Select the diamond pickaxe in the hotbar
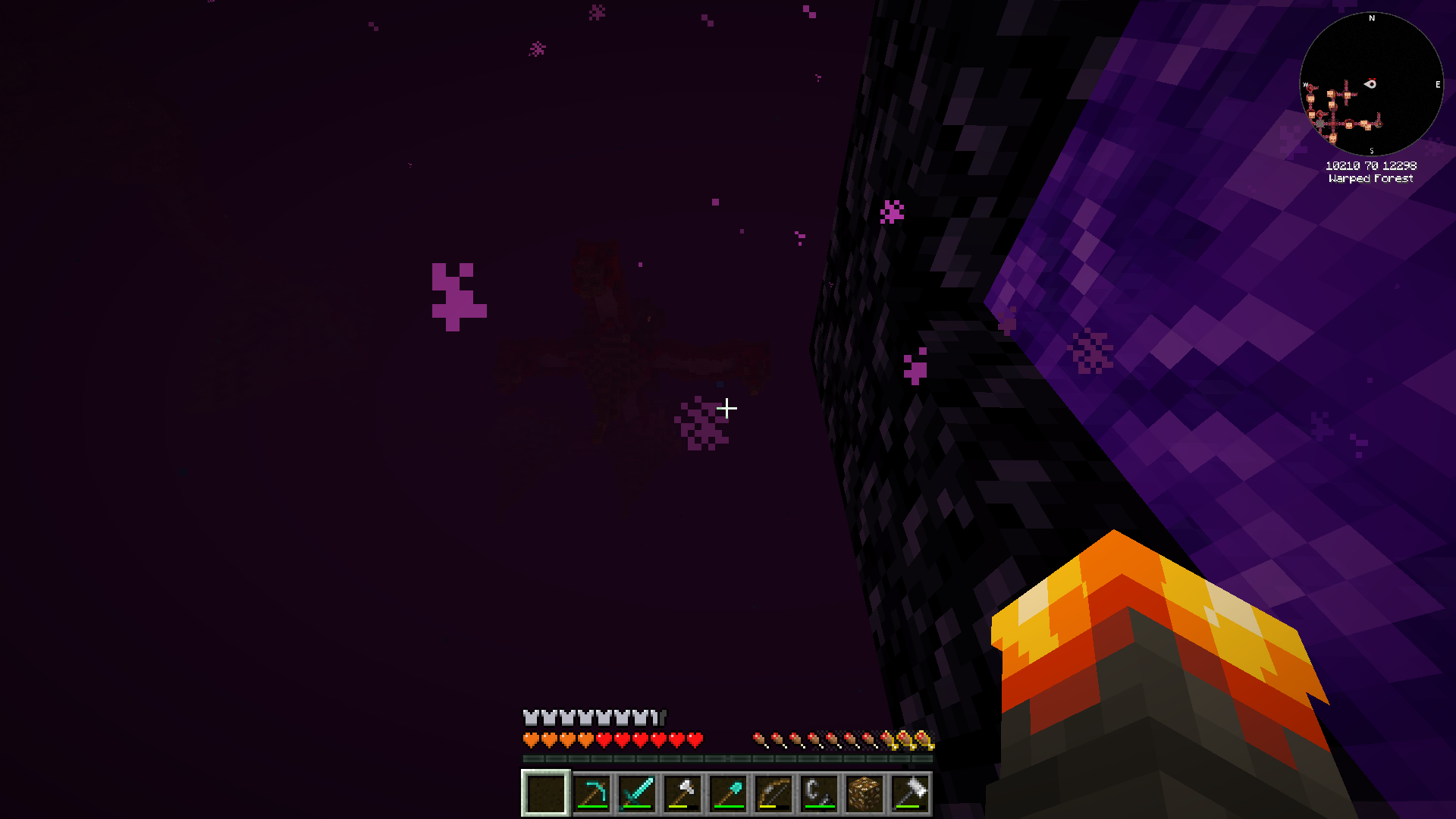1456x819 pixels. [591, 791]
